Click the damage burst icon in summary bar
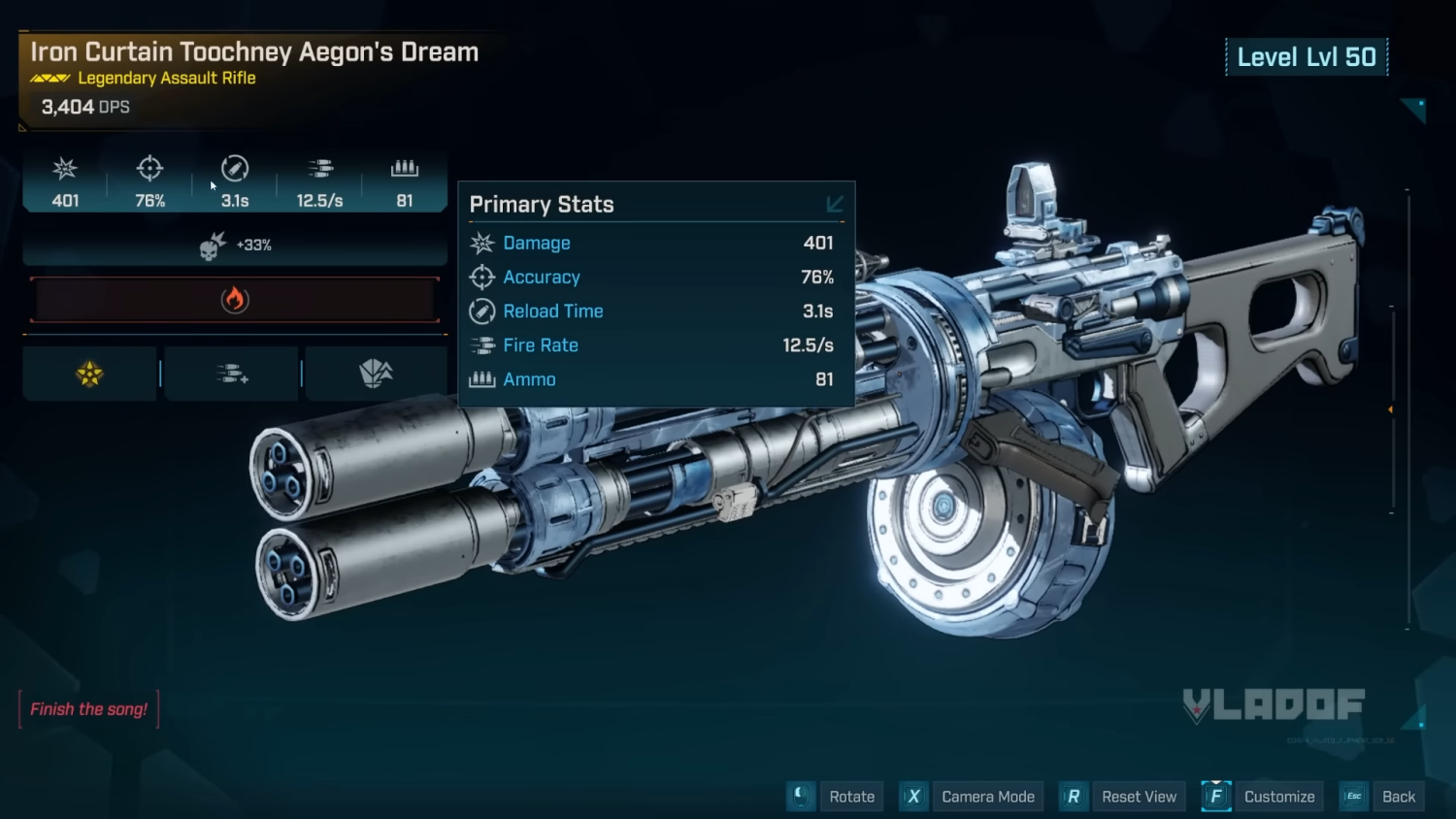1456x819 pixels. [65, 170]
